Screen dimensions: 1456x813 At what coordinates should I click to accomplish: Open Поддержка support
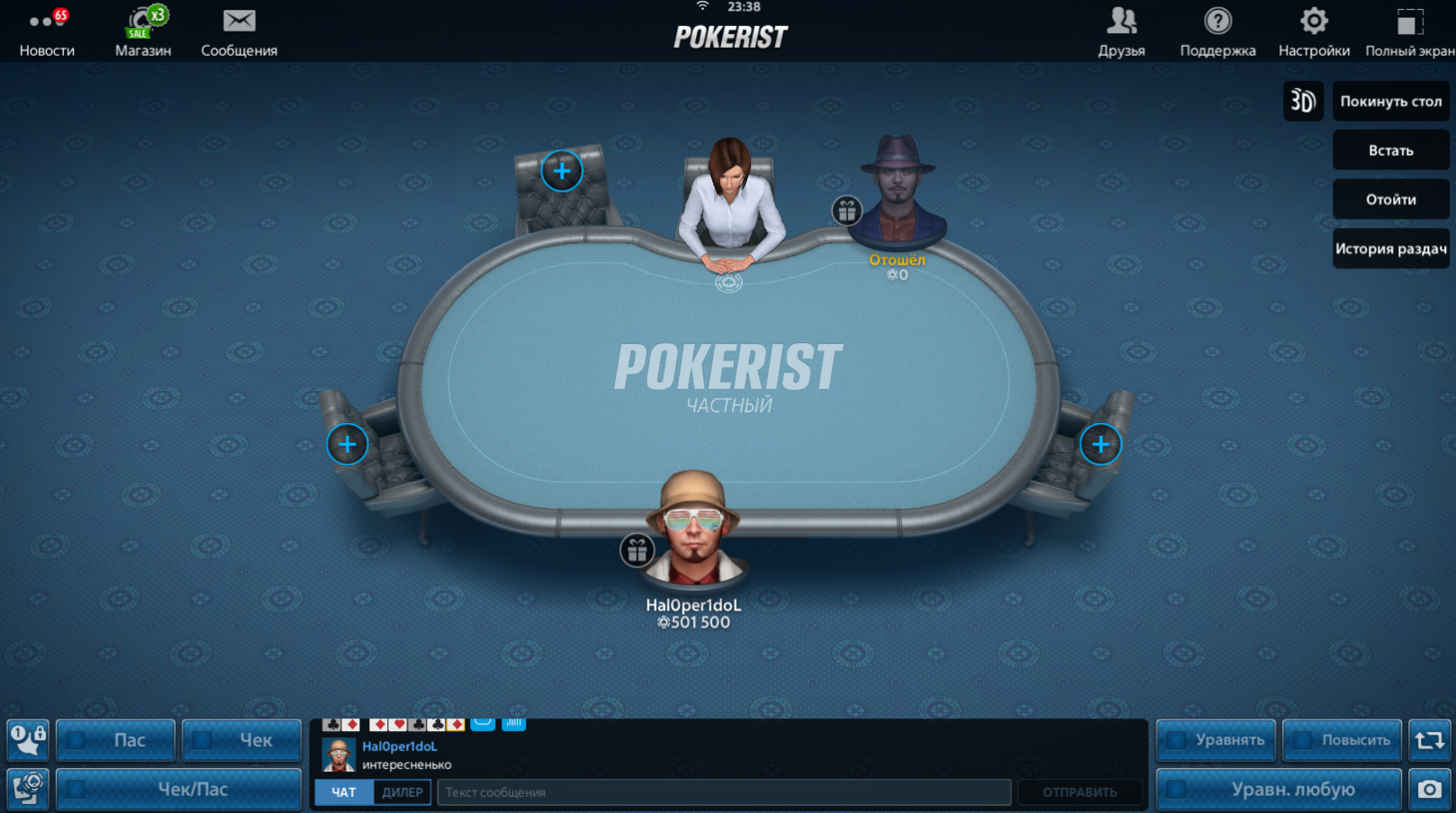click(1217, 32)
